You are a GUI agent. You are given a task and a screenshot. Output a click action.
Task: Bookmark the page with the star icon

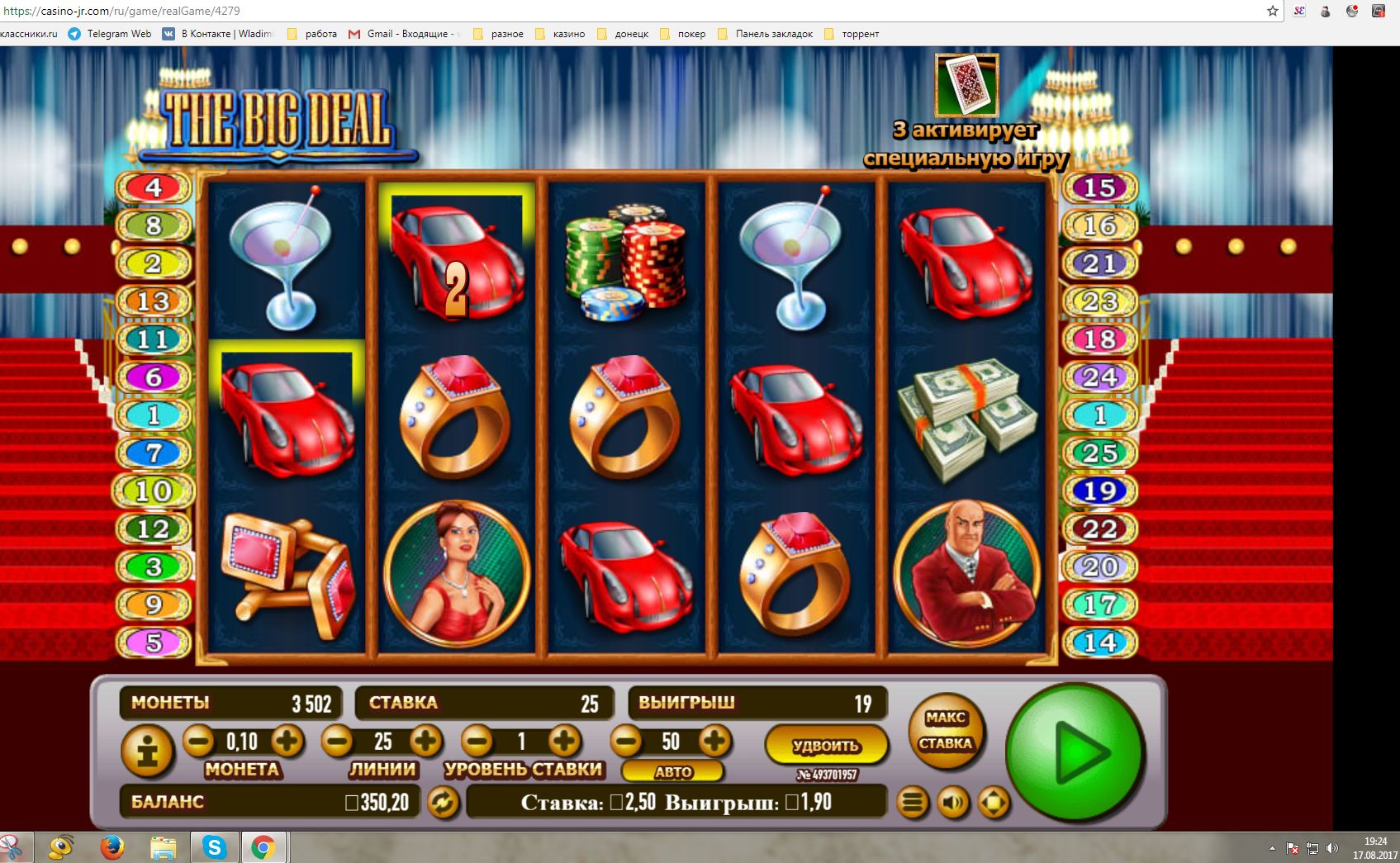(1273, 11)
